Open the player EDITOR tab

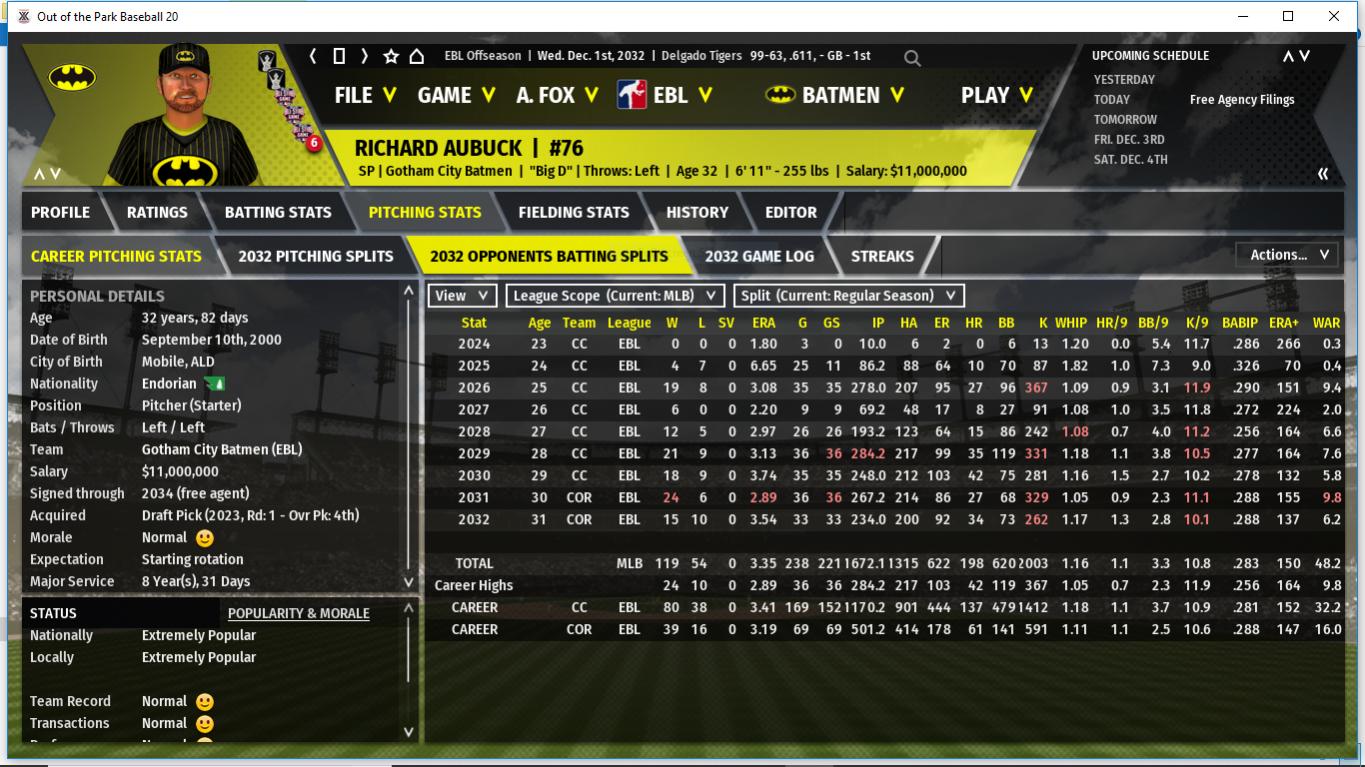point(791,212)
